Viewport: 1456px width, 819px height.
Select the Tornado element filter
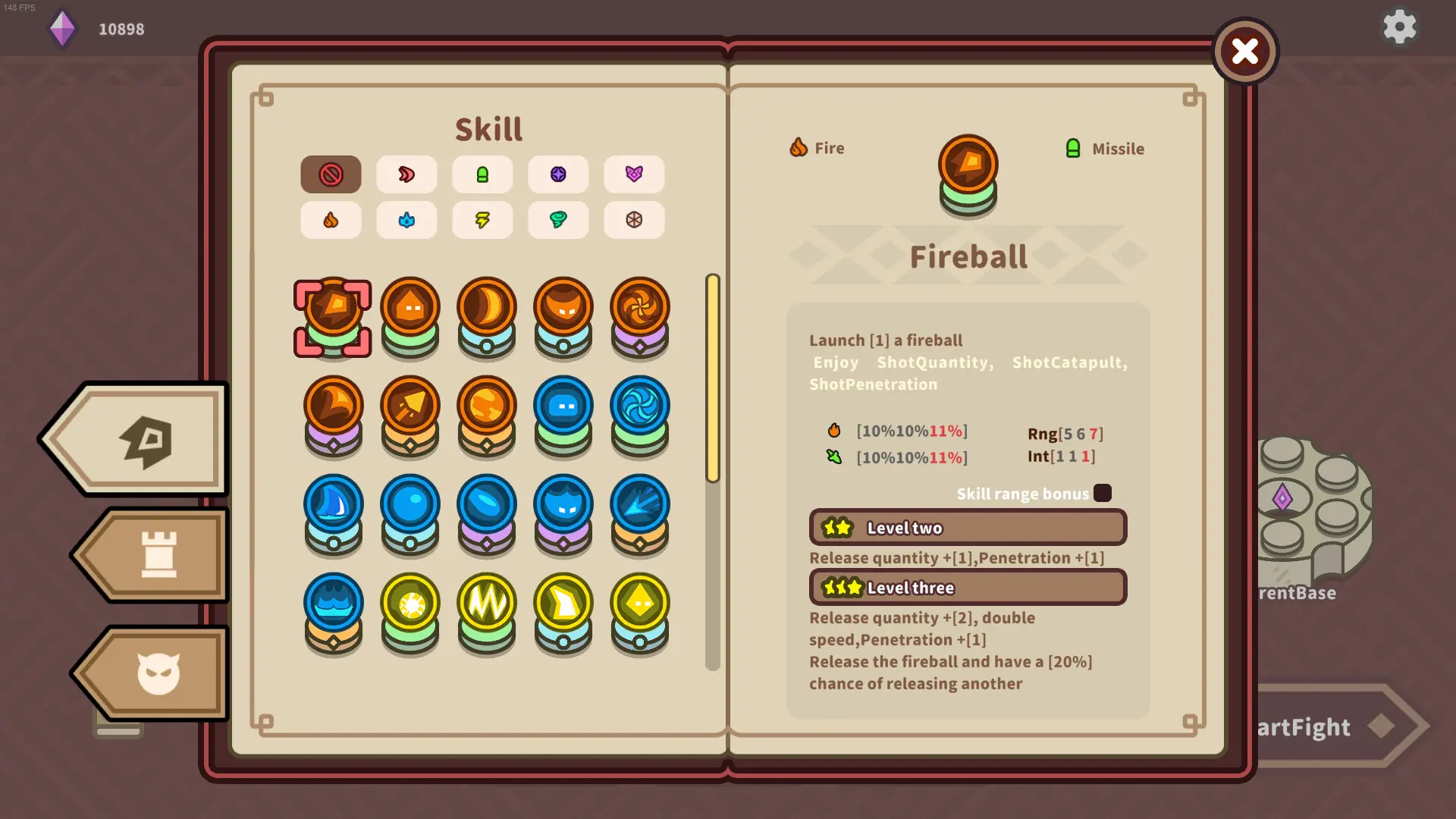point(559,220)
